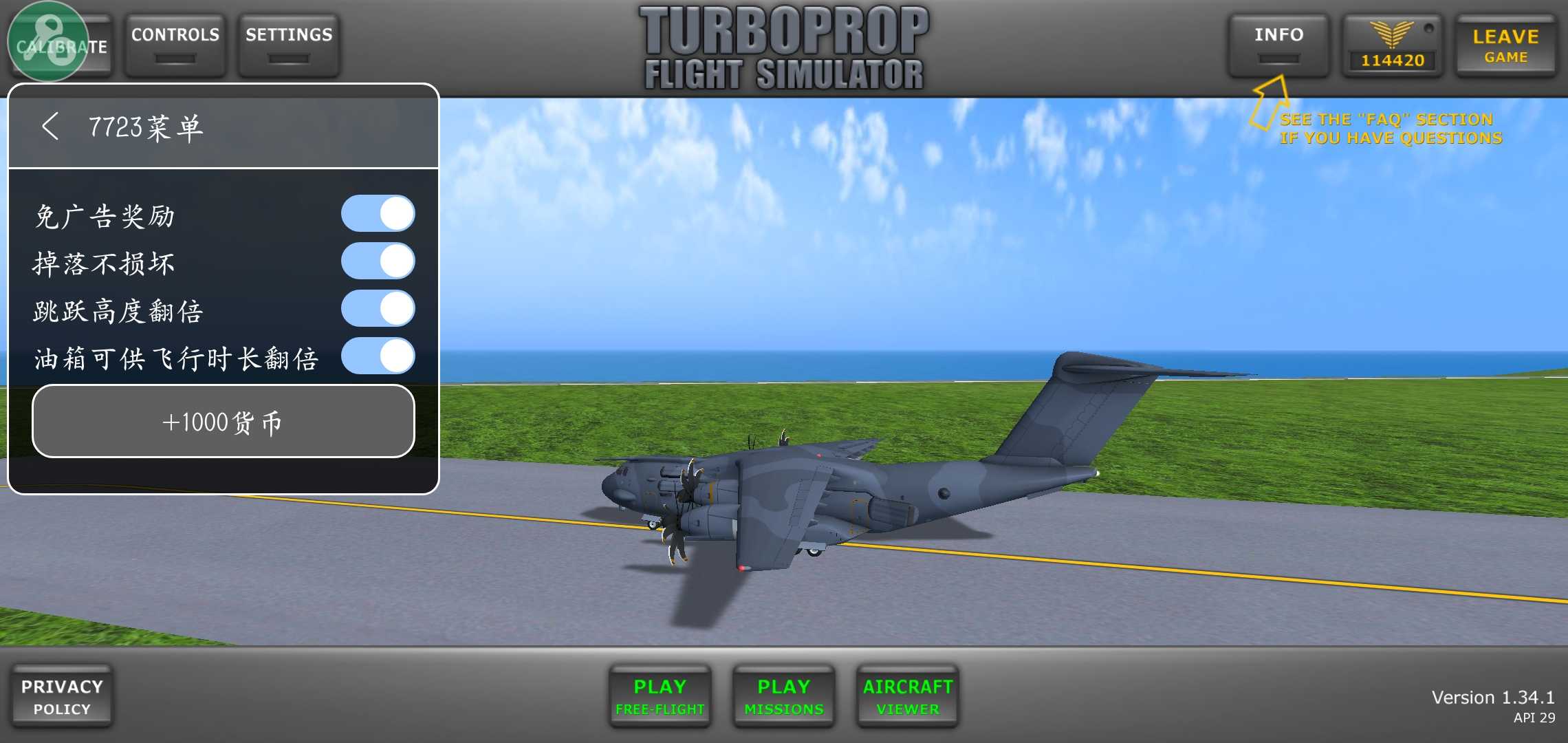Start PLAY FREE-FLIGHT mode
Viewport: 1568px width, 743px height.
click(x=660, y=696)
